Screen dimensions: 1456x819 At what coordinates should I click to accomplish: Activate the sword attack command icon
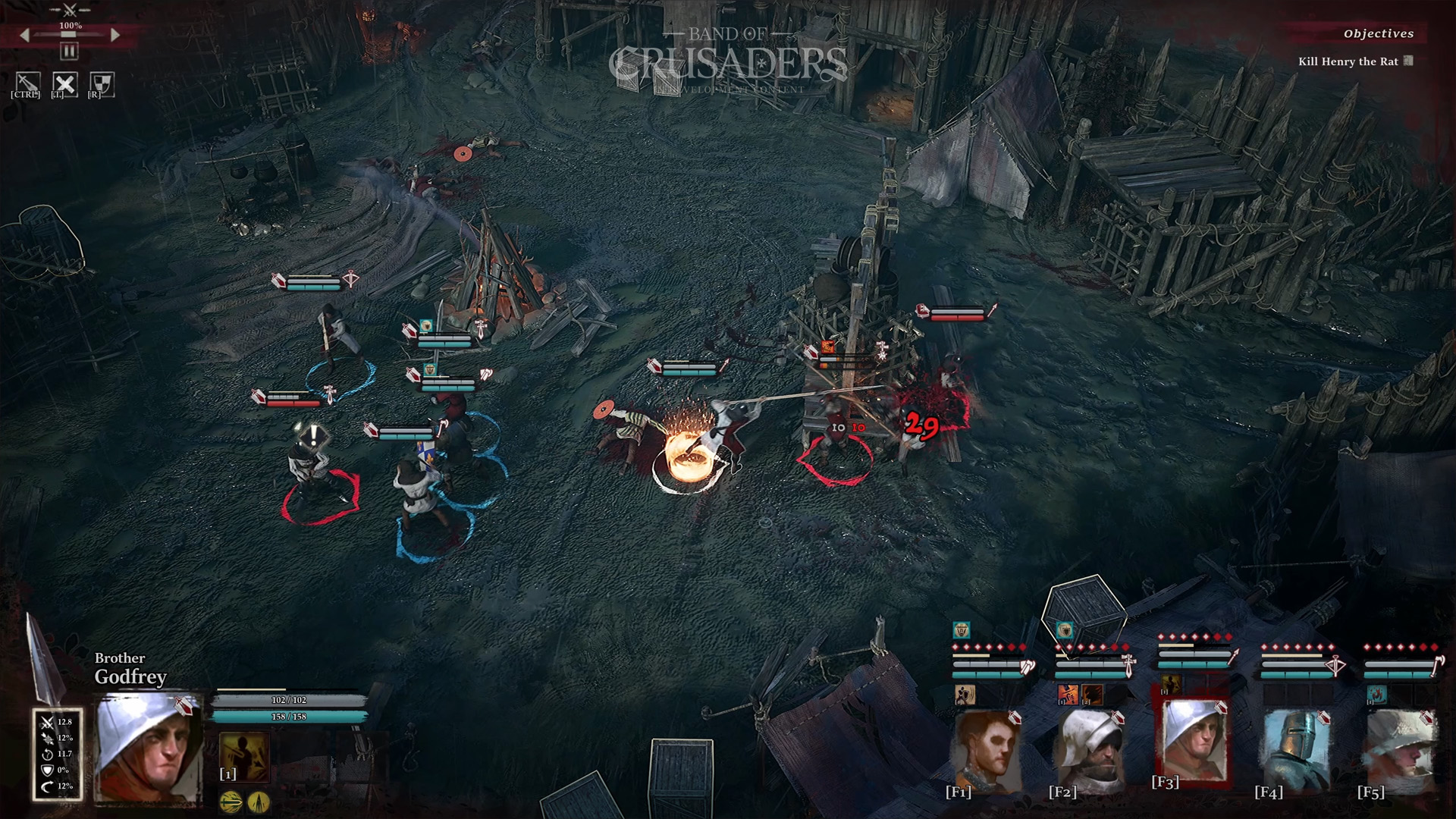tap(28, 83)
